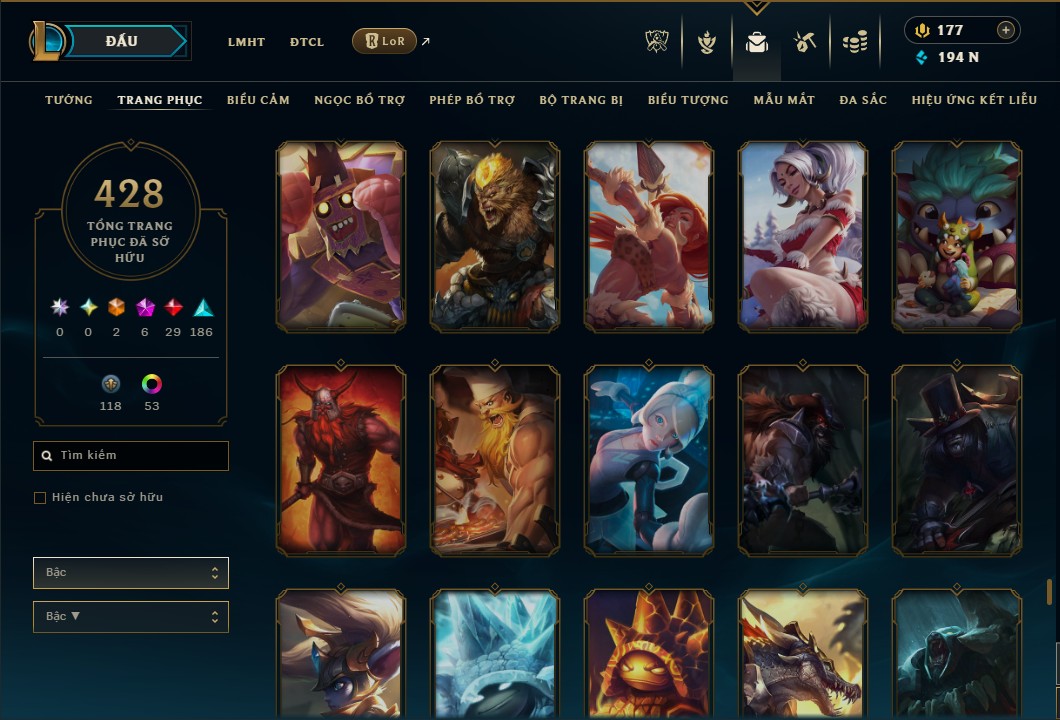Screen dimensions: 1060x720
Task: Show the BIỂU TƯỢNG tab
Action: point(688,100)
